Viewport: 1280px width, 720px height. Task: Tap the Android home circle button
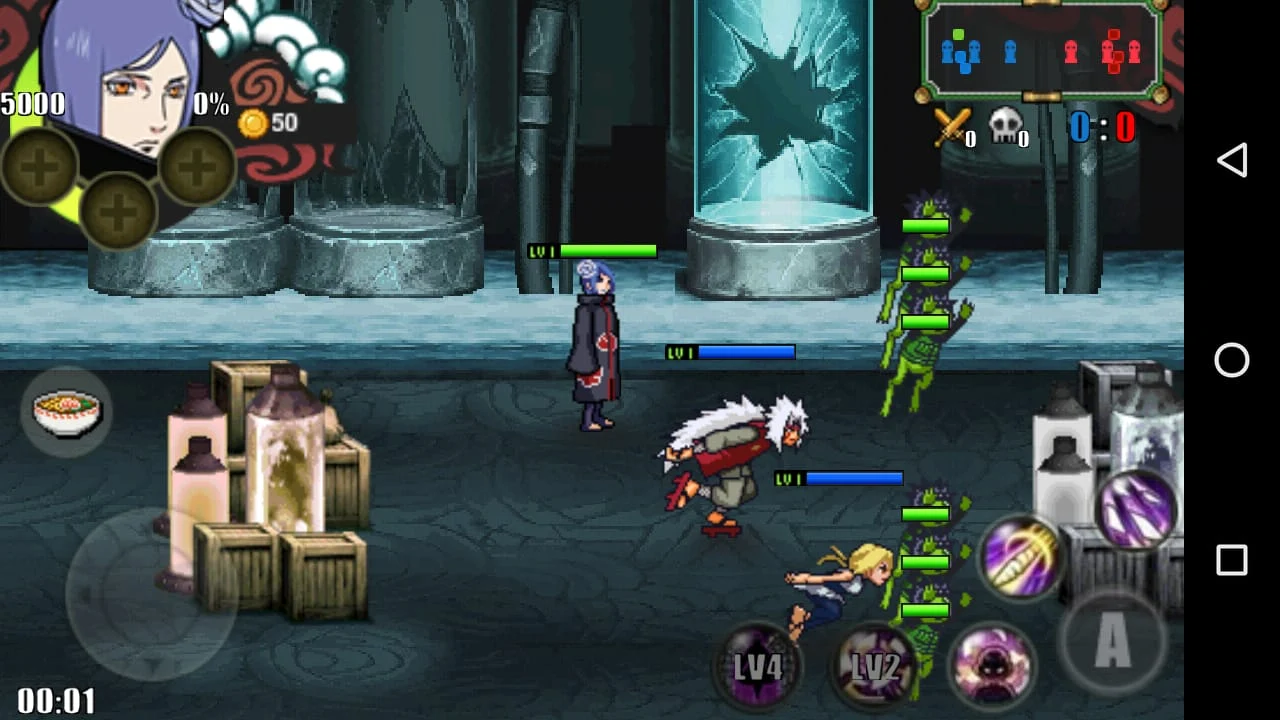tap(1232, 360)
